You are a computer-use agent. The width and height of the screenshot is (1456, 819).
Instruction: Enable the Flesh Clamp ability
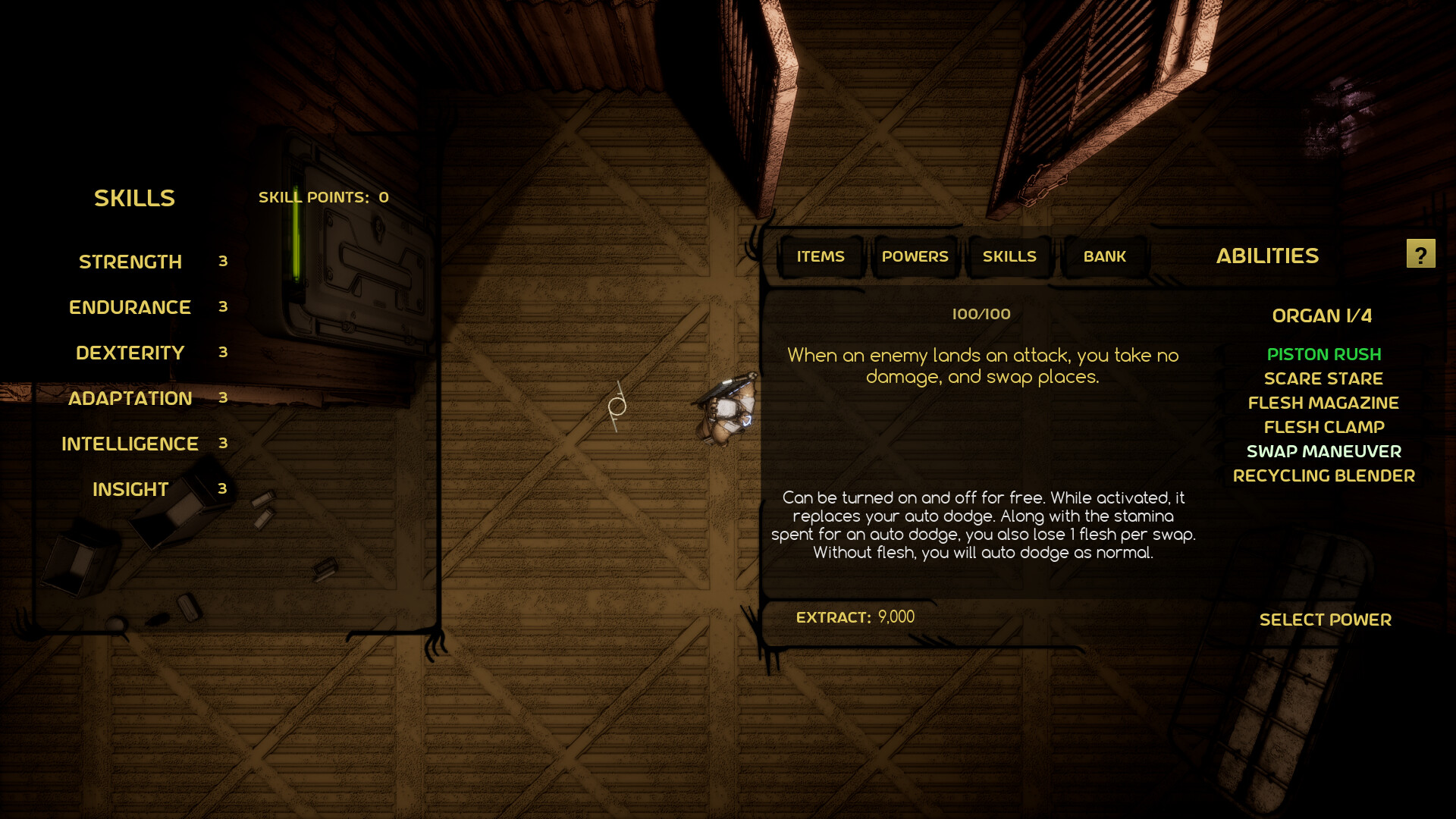1323,427
